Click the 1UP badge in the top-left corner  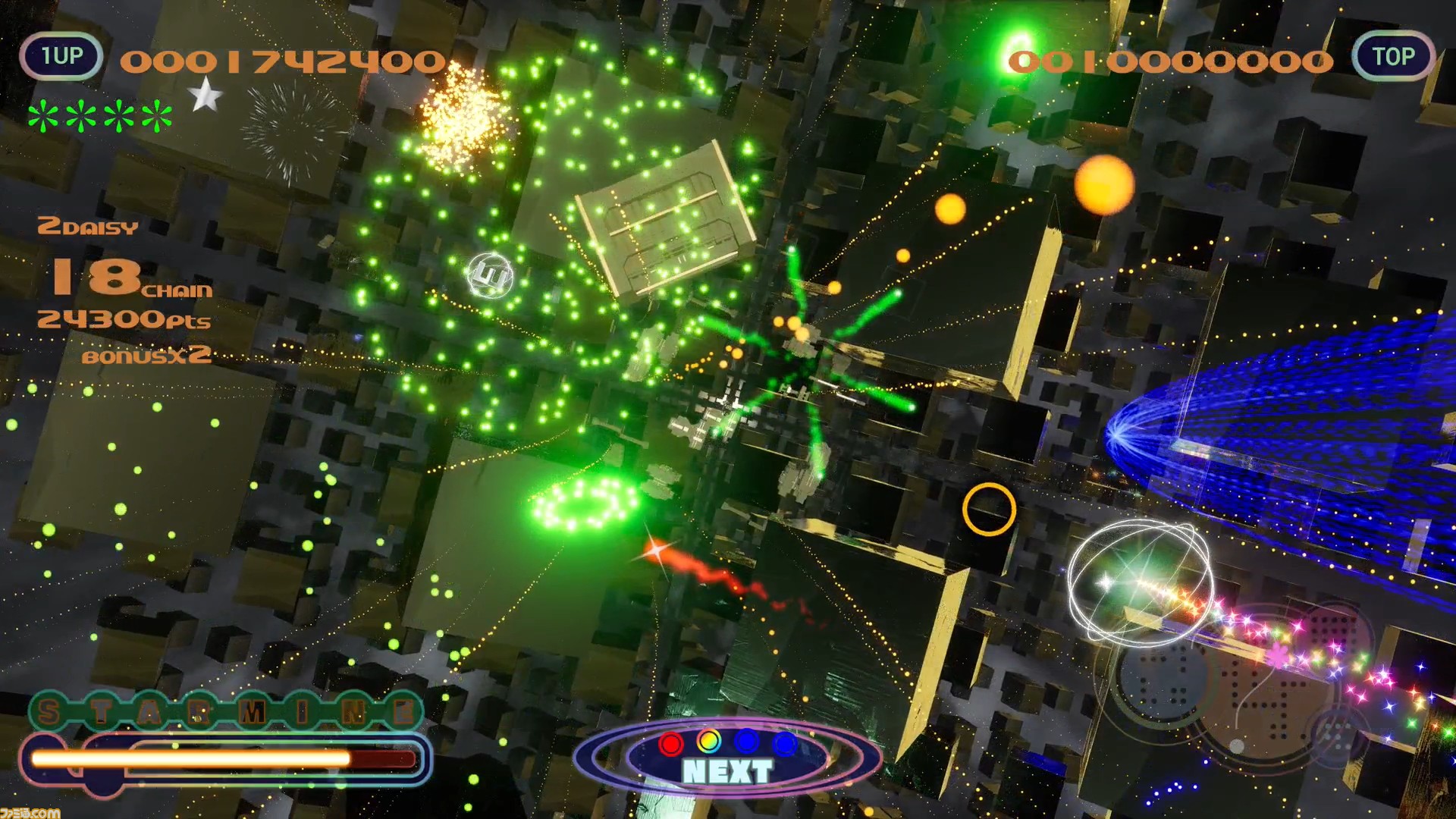pos(61,55)
